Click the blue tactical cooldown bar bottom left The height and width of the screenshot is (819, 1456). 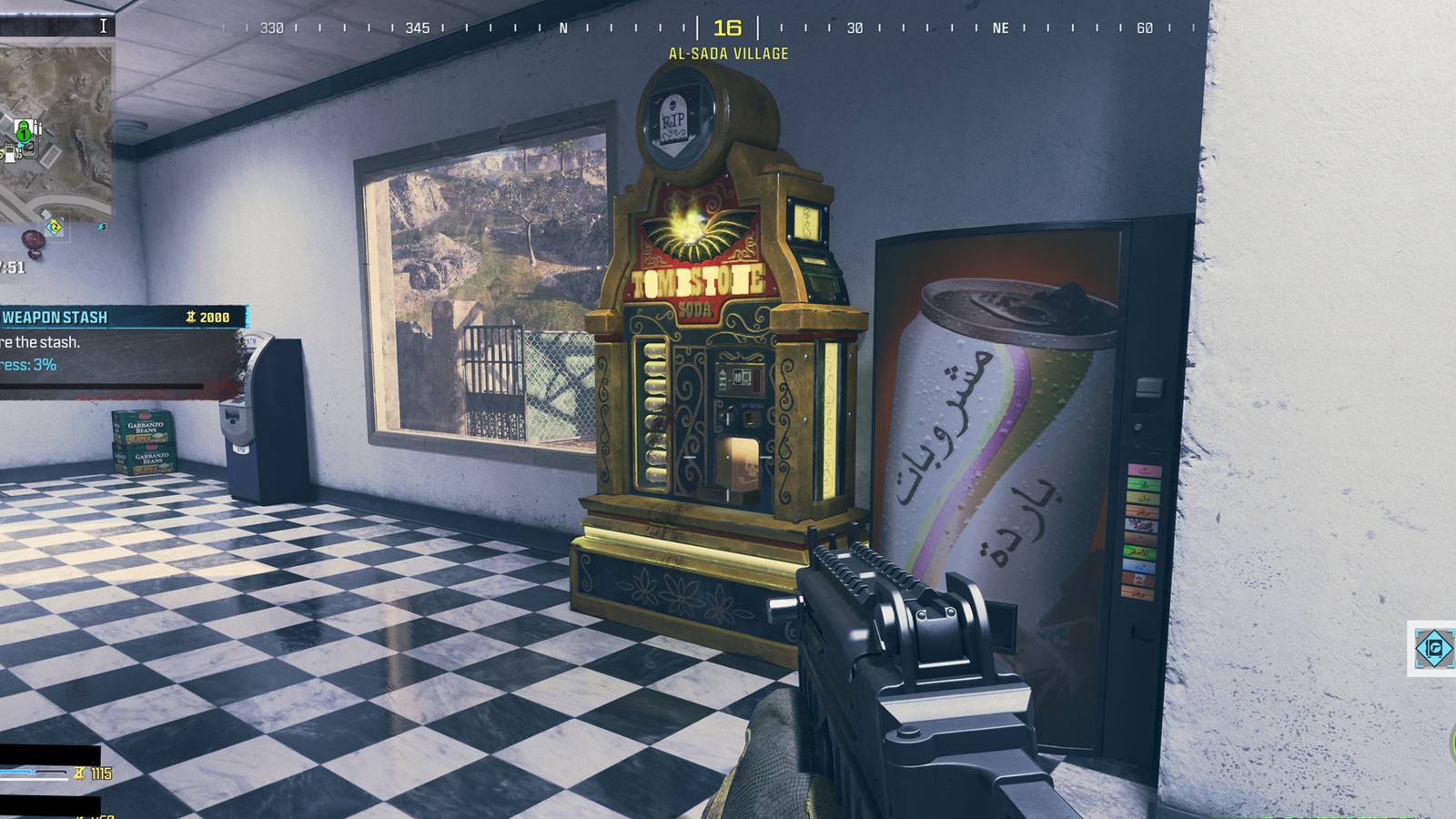coord(14,773)
